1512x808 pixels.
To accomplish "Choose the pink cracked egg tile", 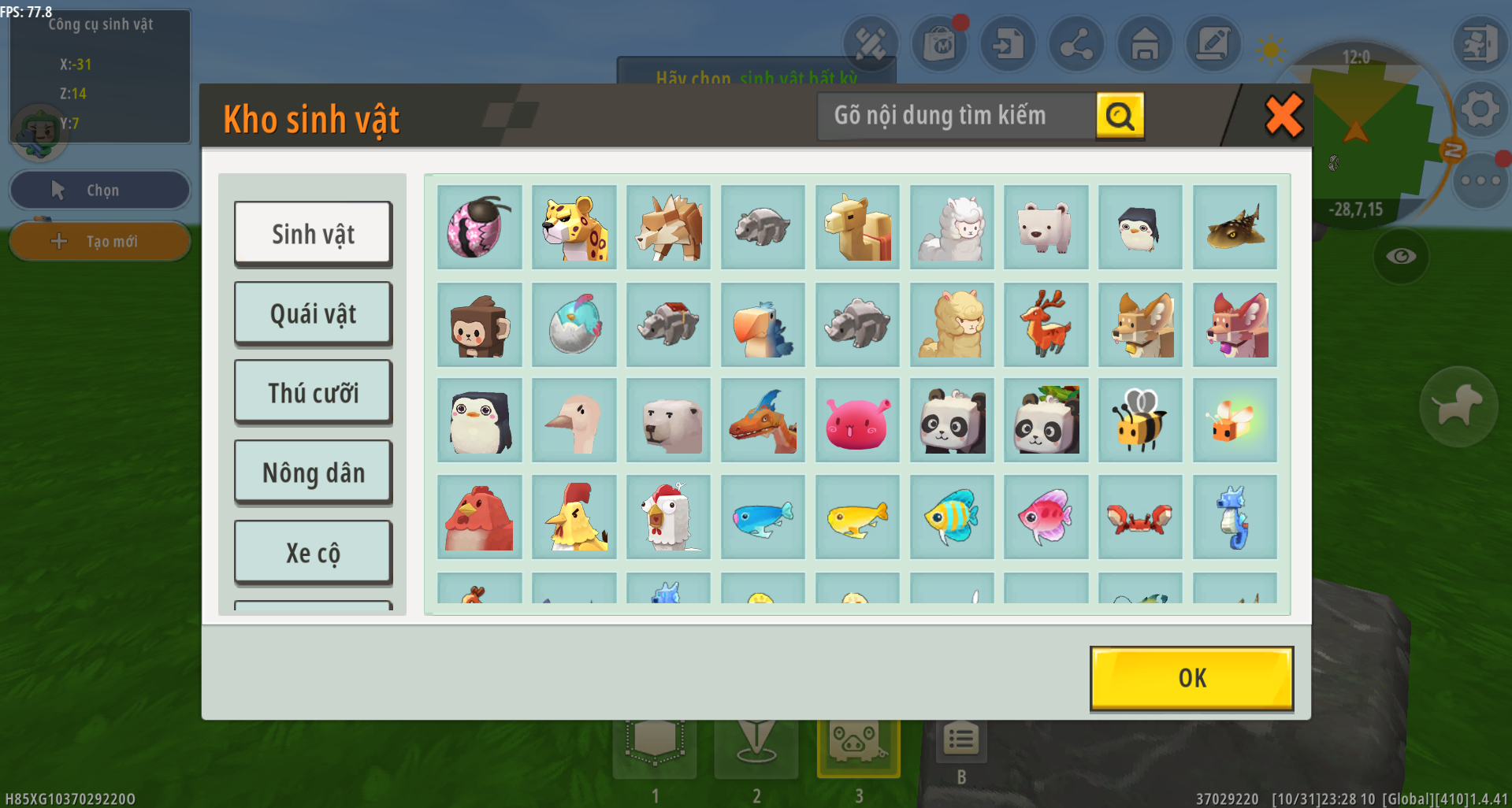I will coord(479,228).
